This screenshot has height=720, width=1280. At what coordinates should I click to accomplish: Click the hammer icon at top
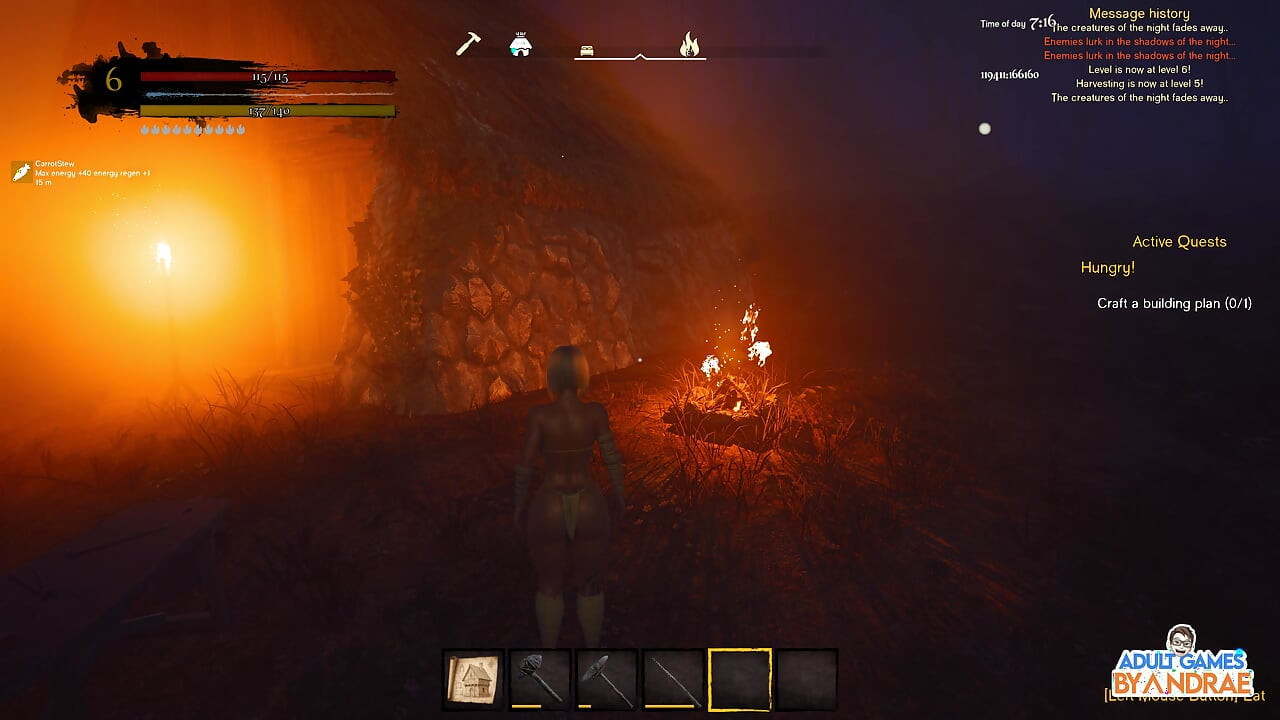pyautogui.click(x=468, y=44)
